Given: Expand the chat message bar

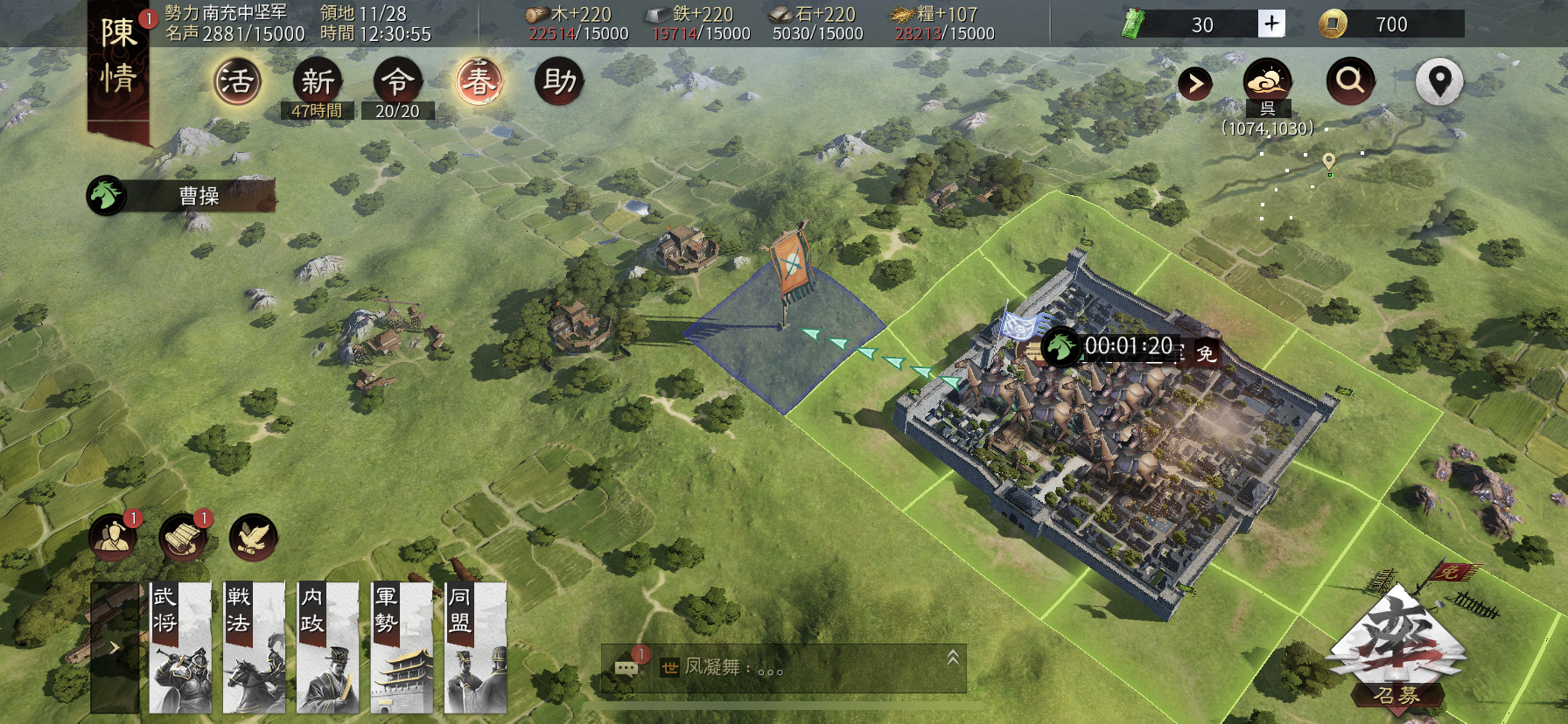Looking at the screenshot, I should [953, 658].
